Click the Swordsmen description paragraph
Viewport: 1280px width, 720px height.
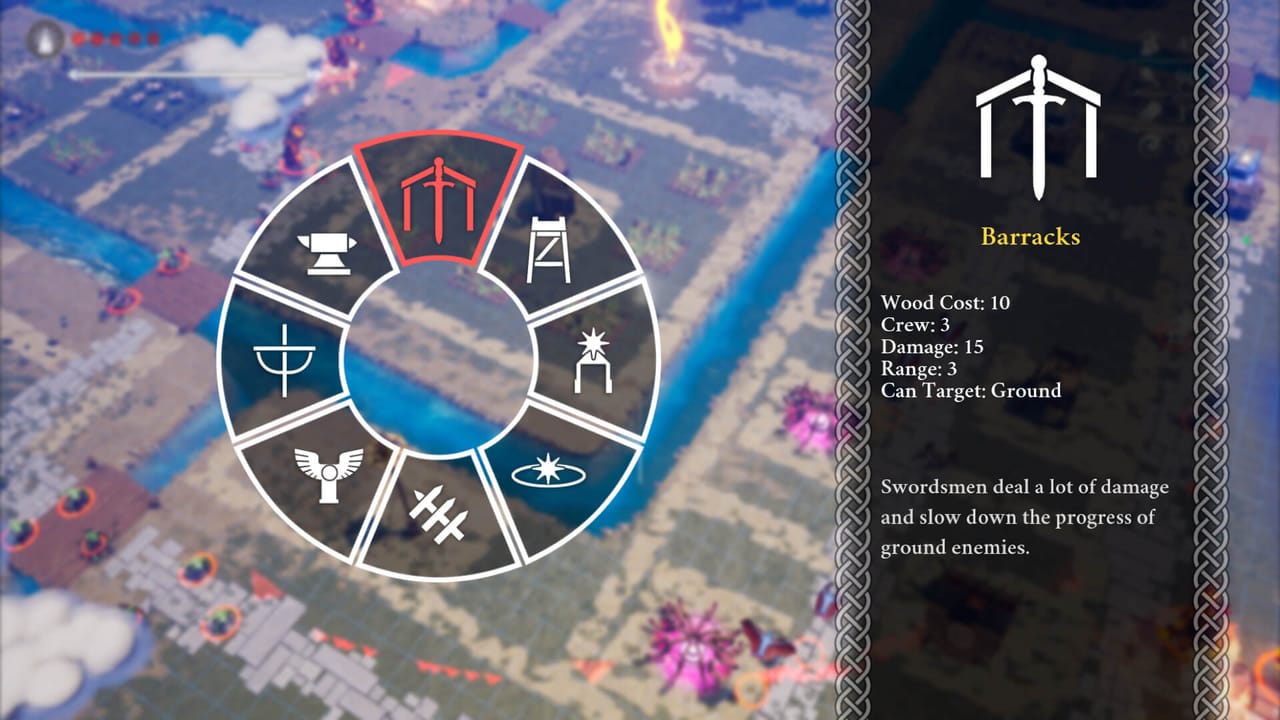(x=1023, y=517)
